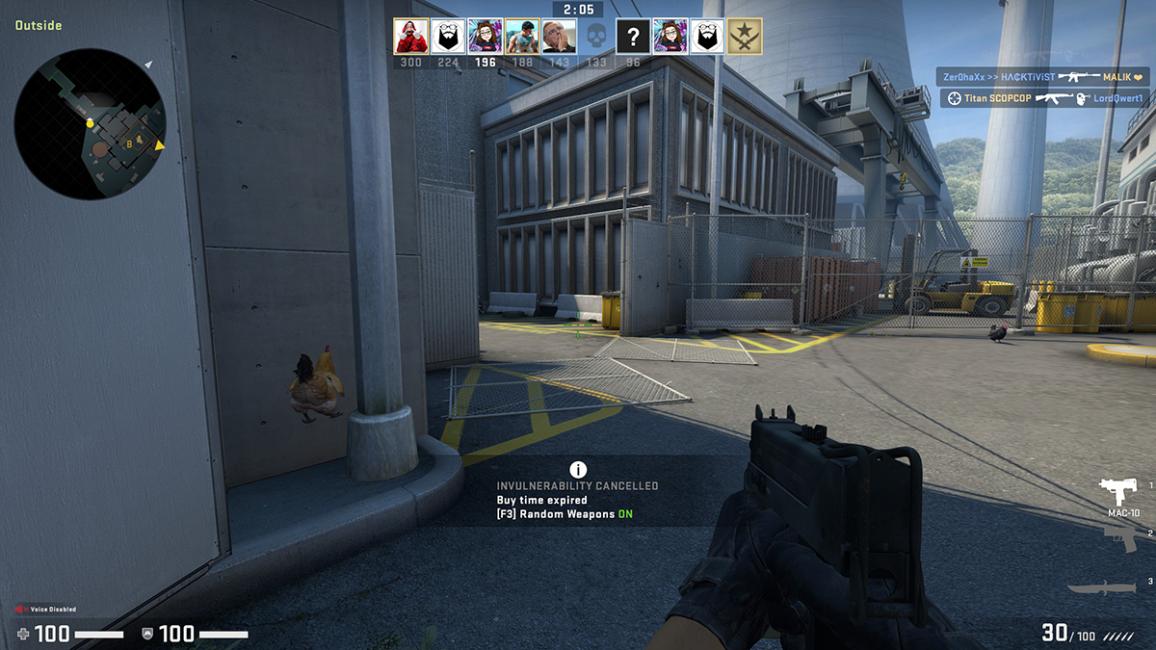The image size is (1156, 650).
Task: Click the red hooded player avatar
Action: point(410,36)
